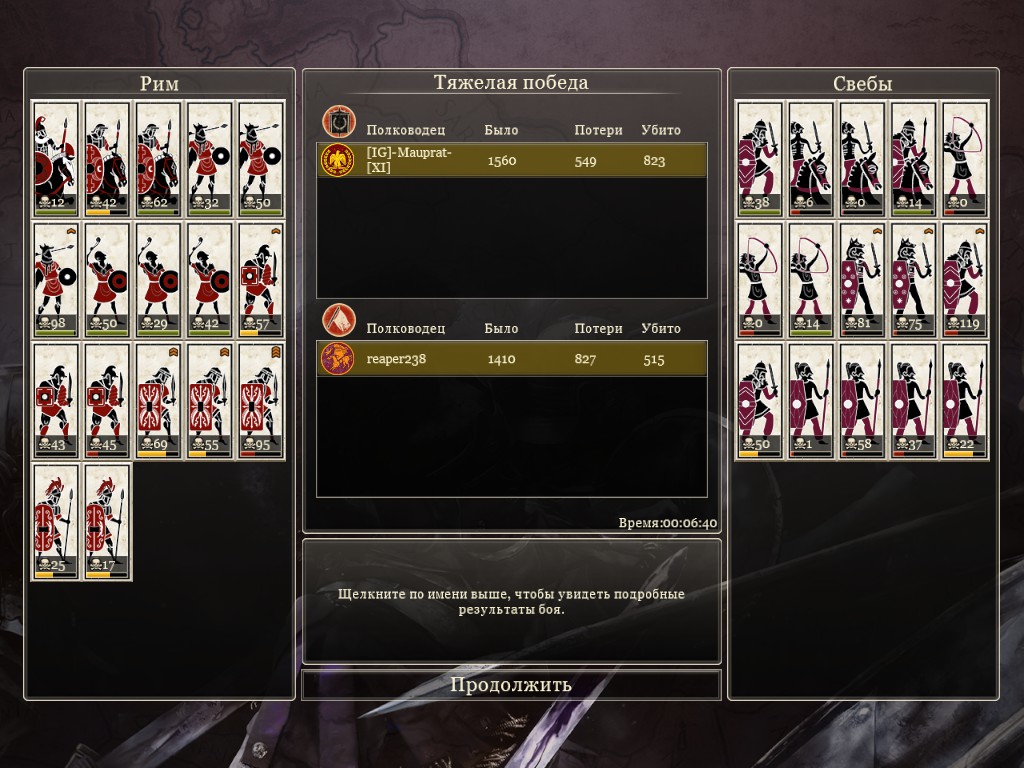Viewport: 1024px width, 768px height.
Task: Click the Suebi unit card with 38 kills
Action: pyautogui.click(x=759, y=159)
